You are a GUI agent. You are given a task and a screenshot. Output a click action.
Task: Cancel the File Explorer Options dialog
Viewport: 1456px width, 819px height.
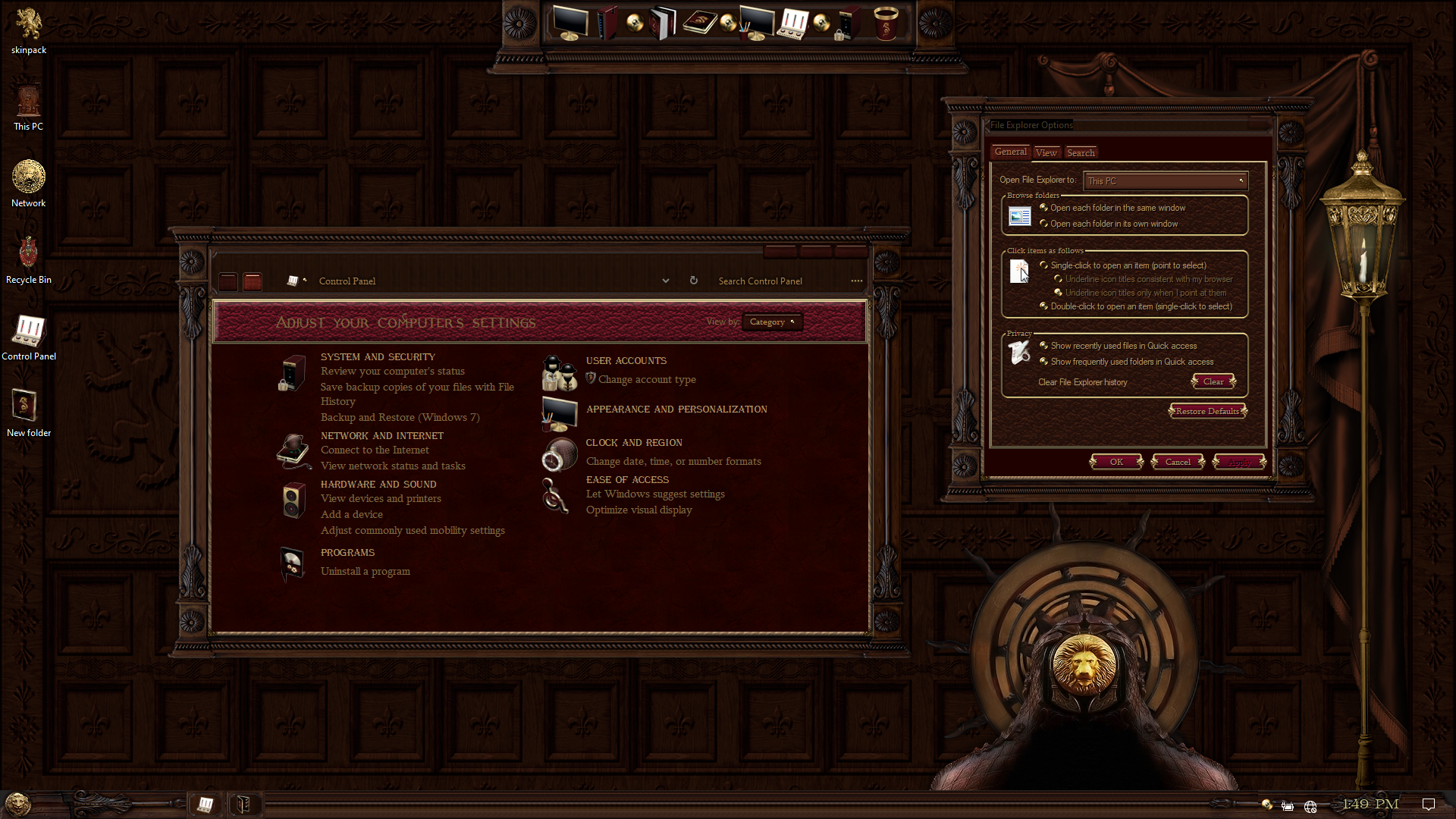click(x=1178, y=462)
